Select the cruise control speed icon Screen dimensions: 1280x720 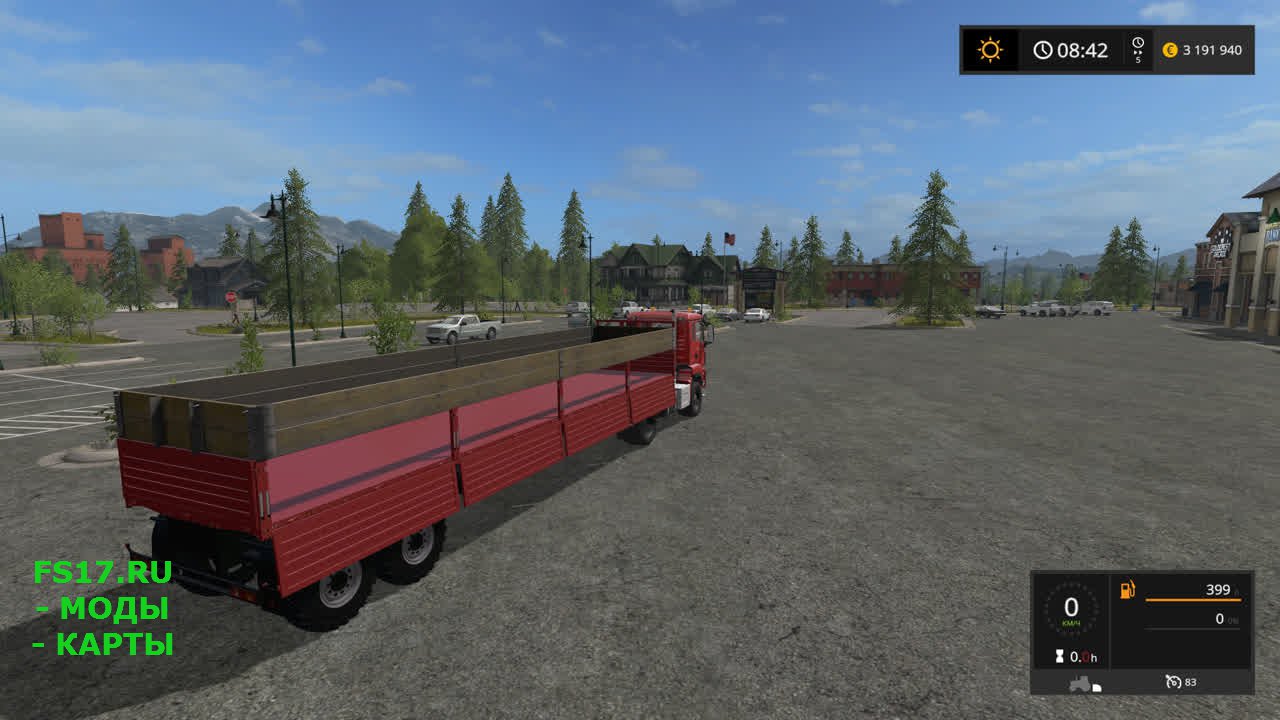click(x=1174, y=682)
